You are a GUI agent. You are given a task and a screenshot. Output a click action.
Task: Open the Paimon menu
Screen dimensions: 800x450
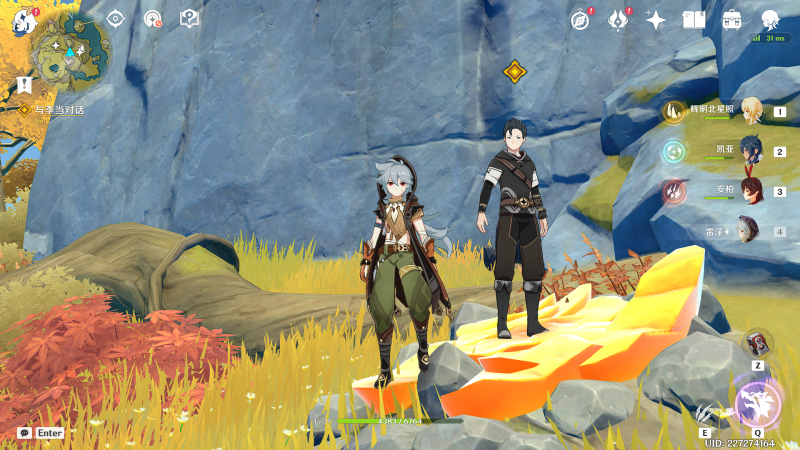[x=24, y=20]
